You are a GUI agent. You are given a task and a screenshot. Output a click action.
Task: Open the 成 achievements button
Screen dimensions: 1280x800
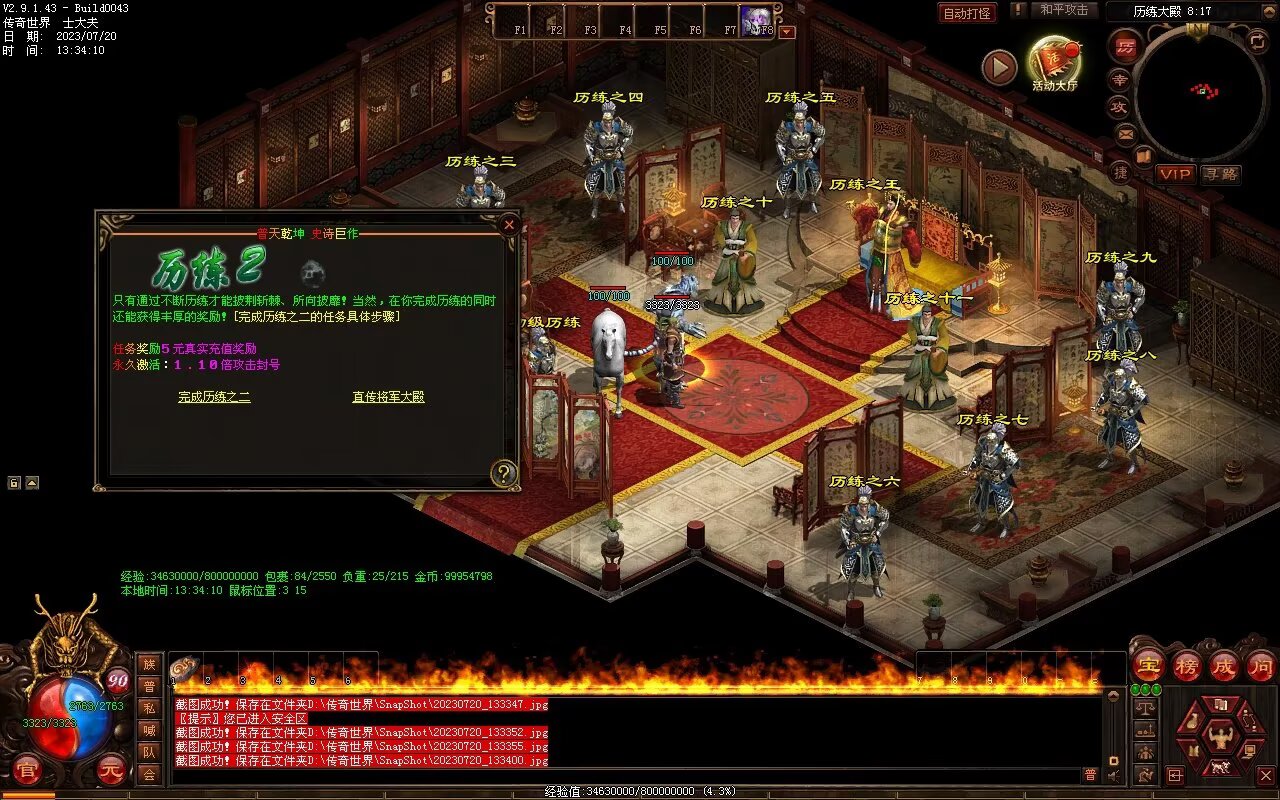[1223, 665]
